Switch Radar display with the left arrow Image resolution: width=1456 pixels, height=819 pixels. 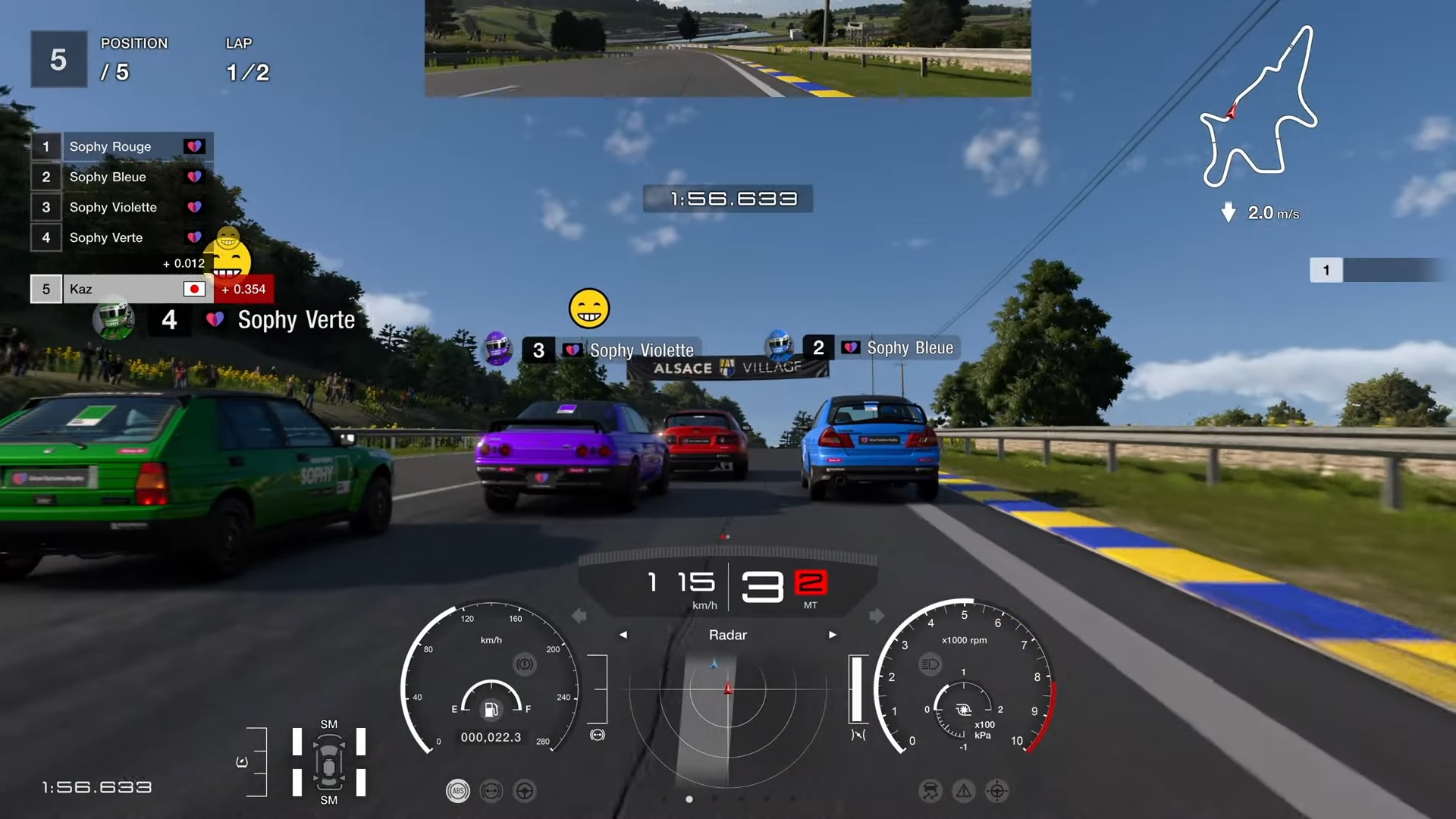point(623,635)
